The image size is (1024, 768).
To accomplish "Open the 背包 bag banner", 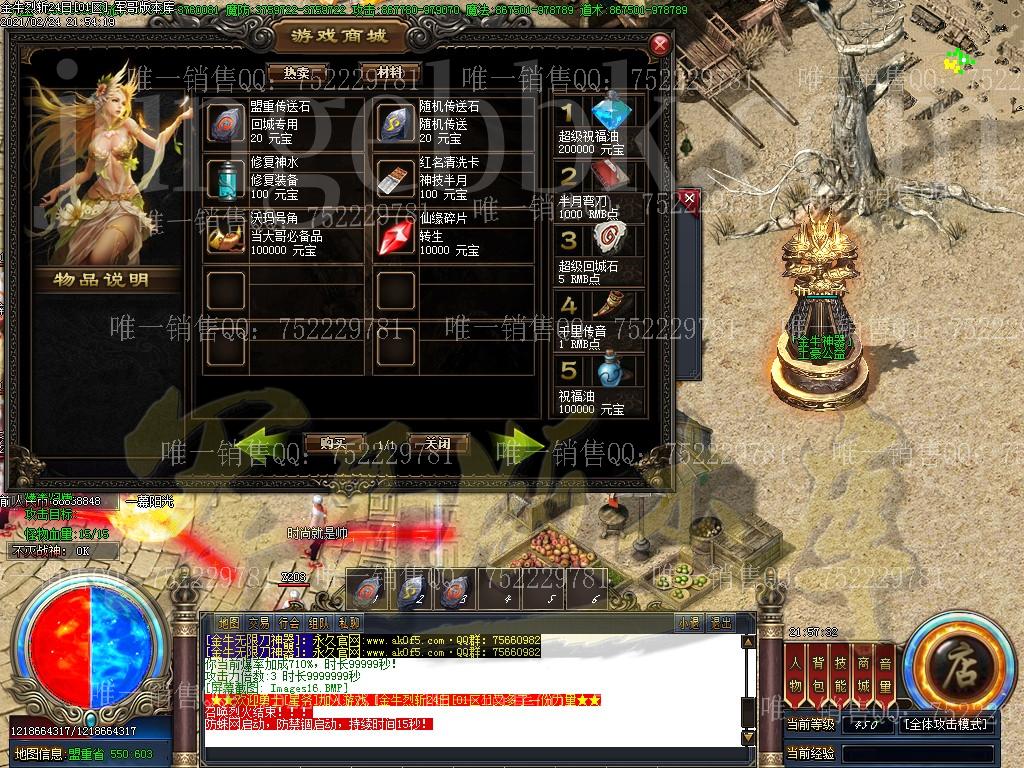I will pos(818,674).
